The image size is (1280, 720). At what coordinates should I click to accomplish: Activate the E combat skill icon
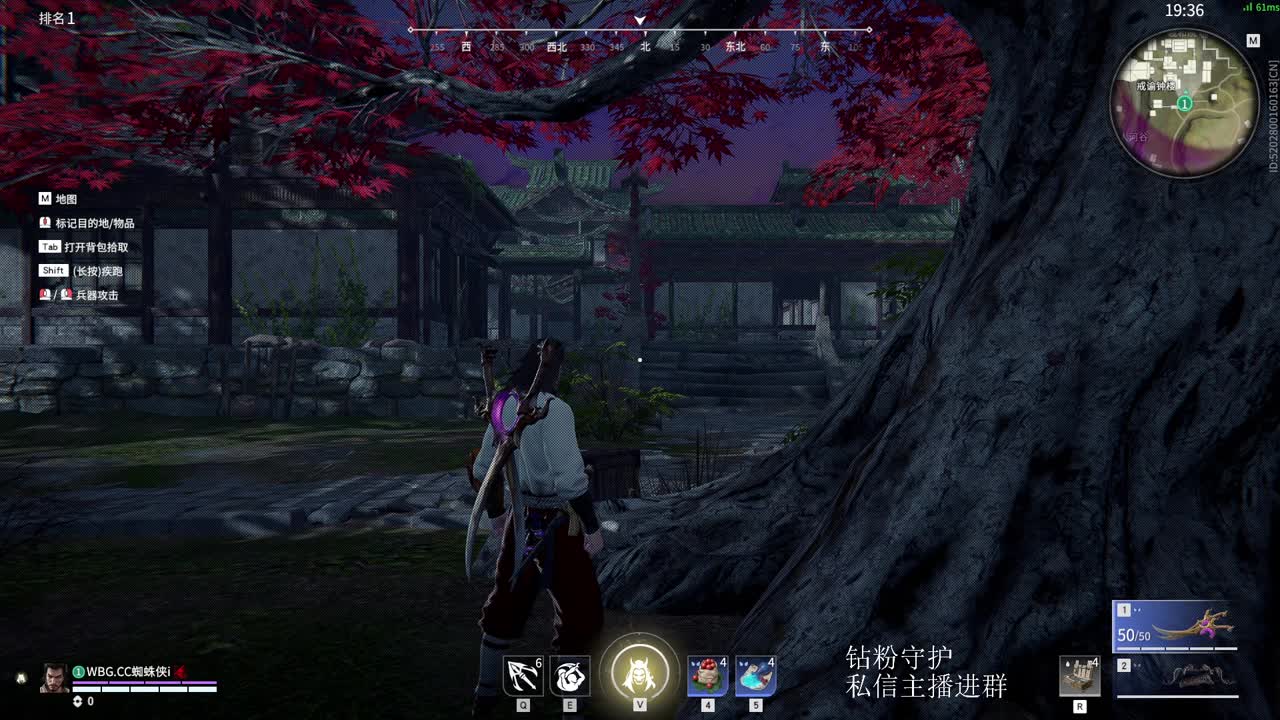[x=569, y=675]
